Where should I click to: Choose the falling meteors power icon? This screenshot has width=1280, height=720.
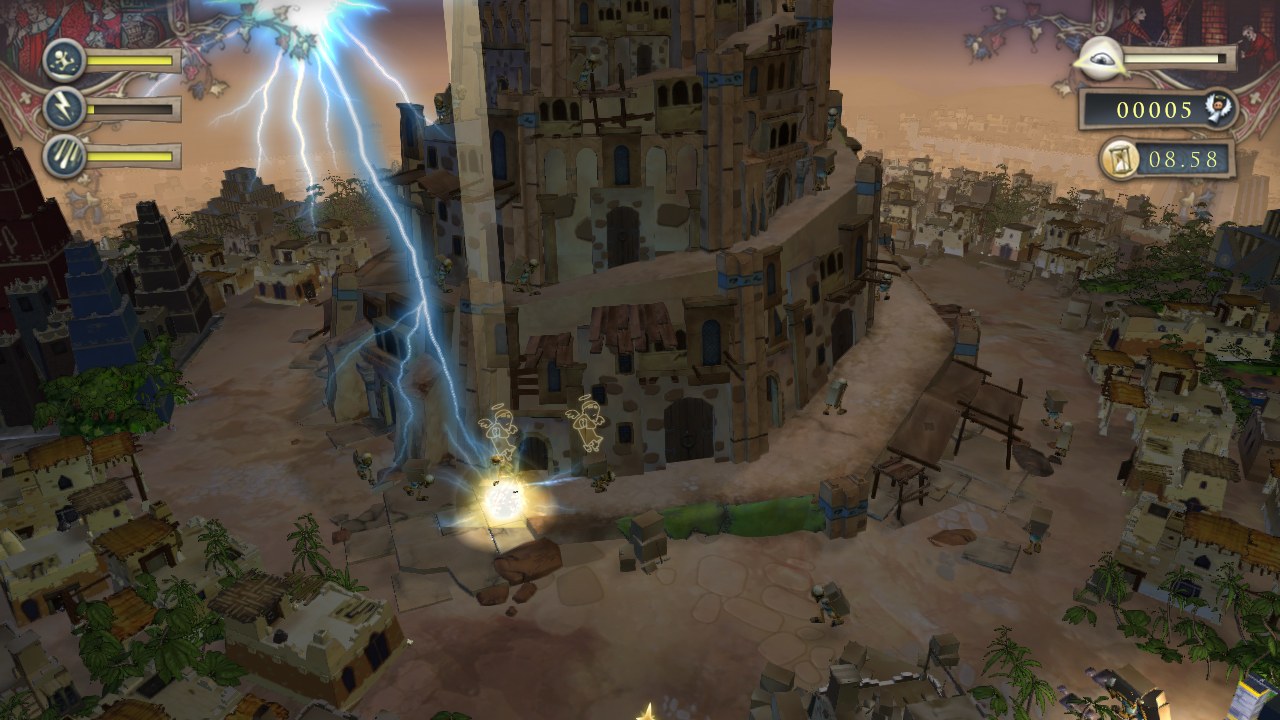64,156
